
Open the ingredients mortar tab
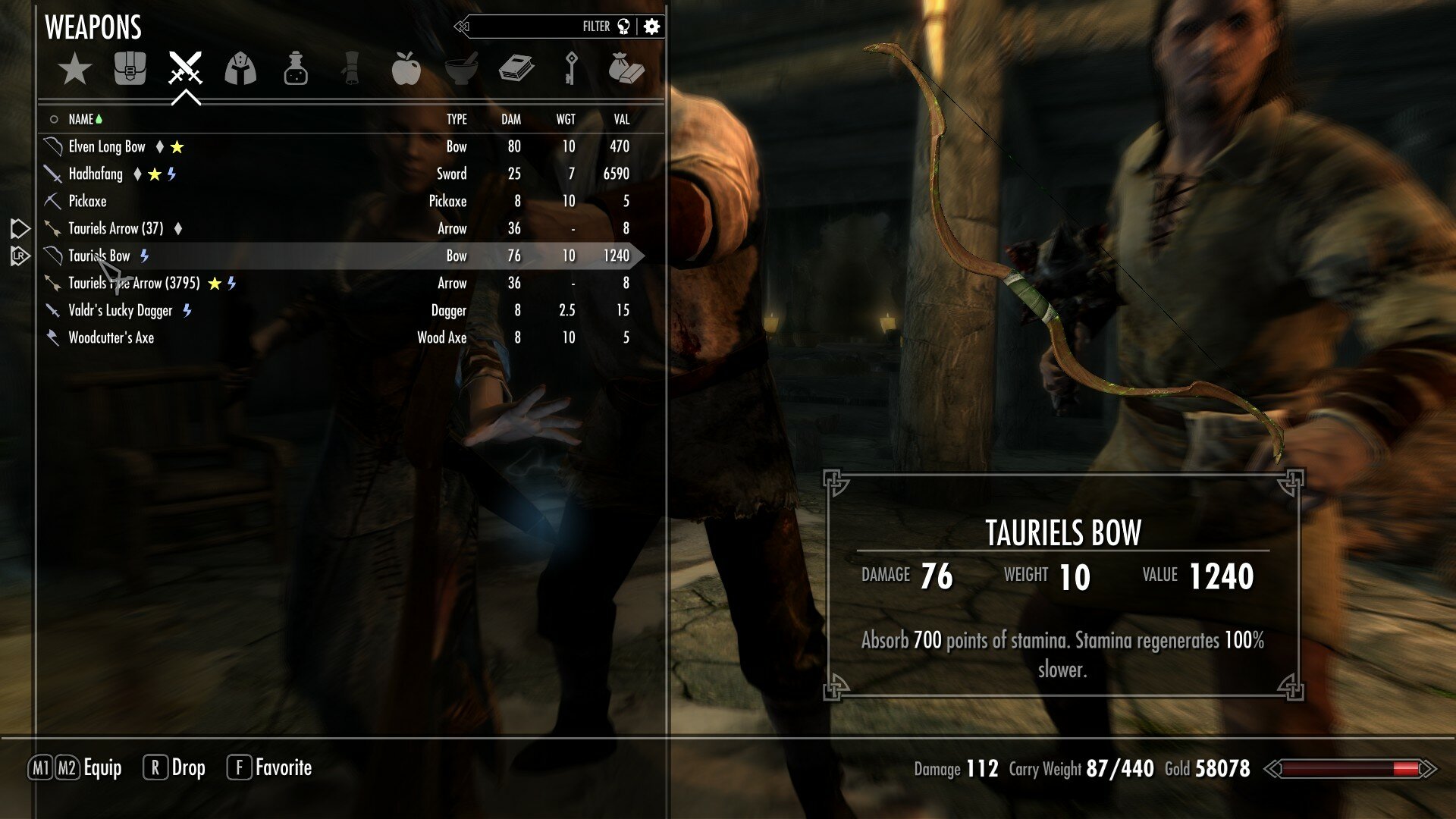461,69
